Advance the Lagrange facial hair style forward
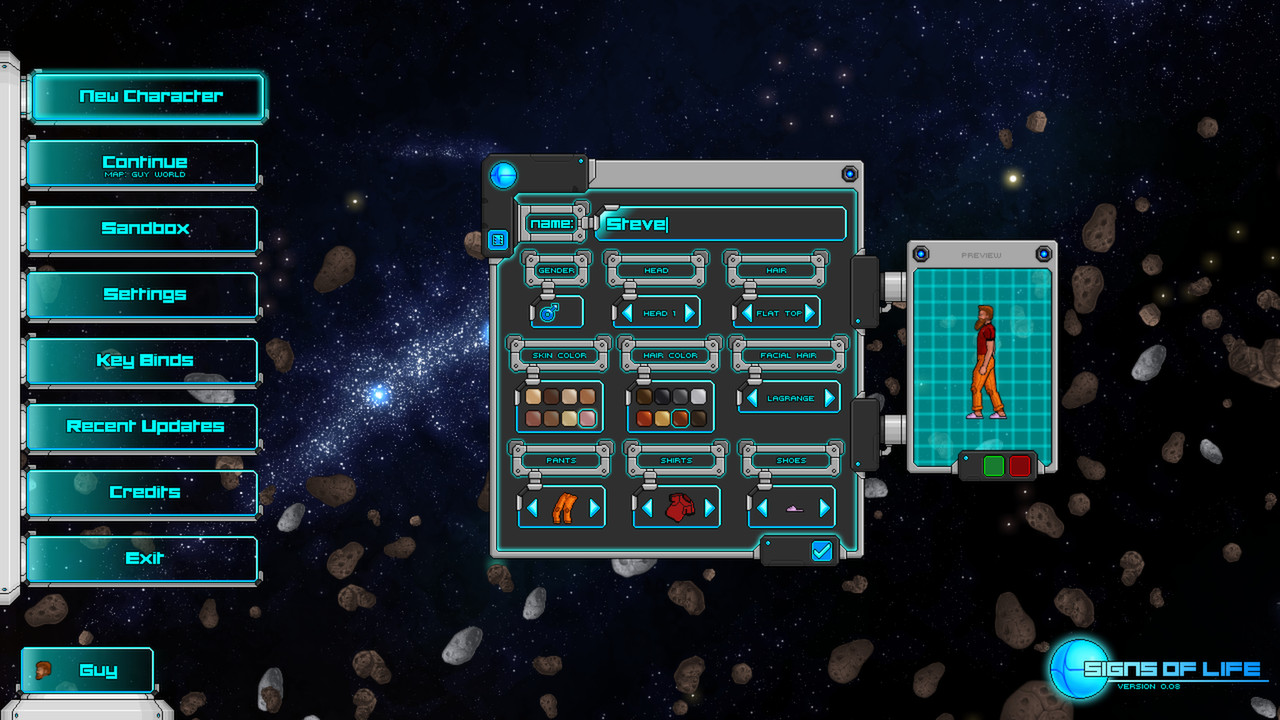The image size is (1280, 720). tap(829, 398)
